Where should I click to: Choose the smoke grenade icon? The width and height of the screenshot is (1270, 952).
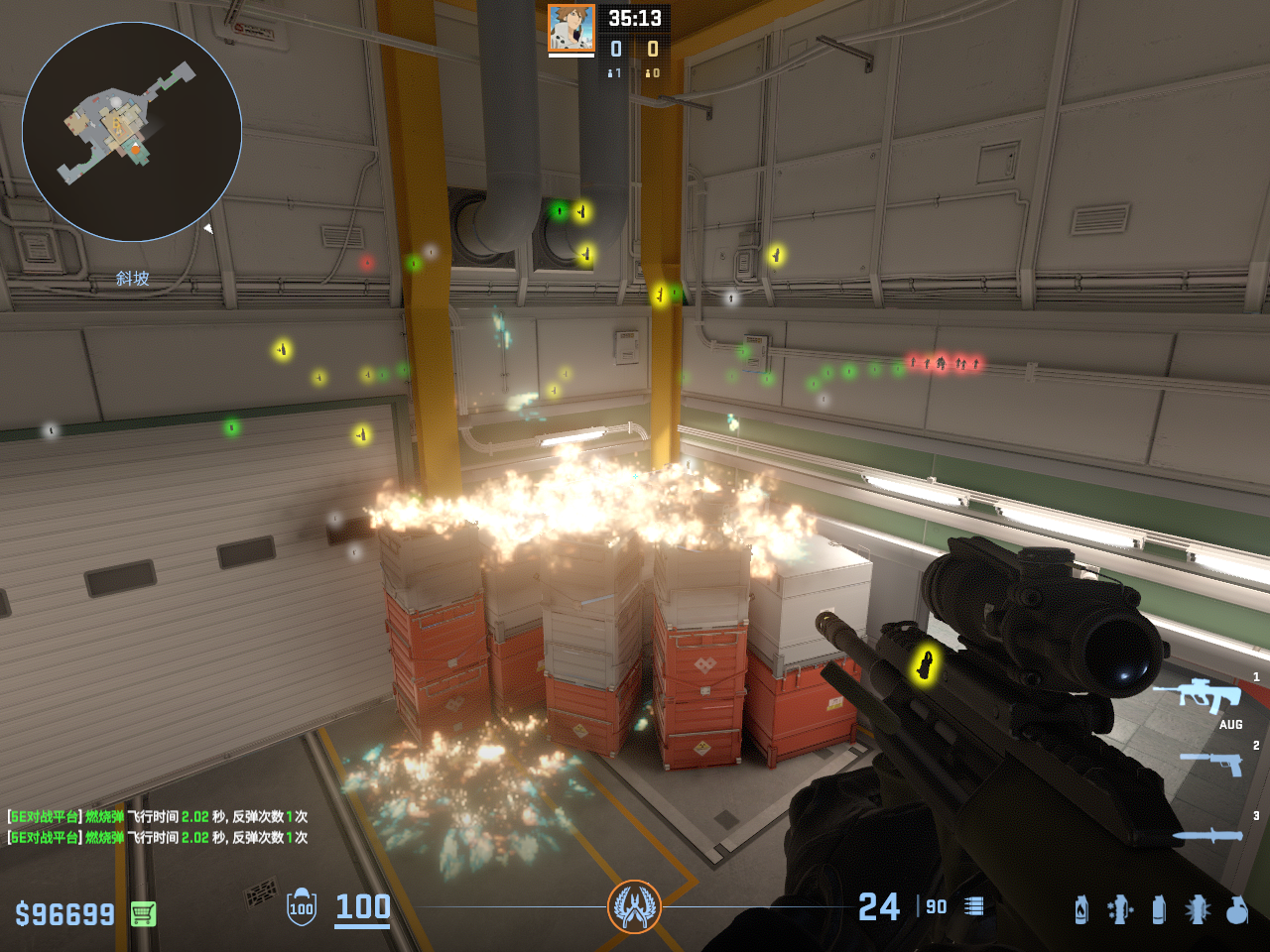(x=1159, y=909)
